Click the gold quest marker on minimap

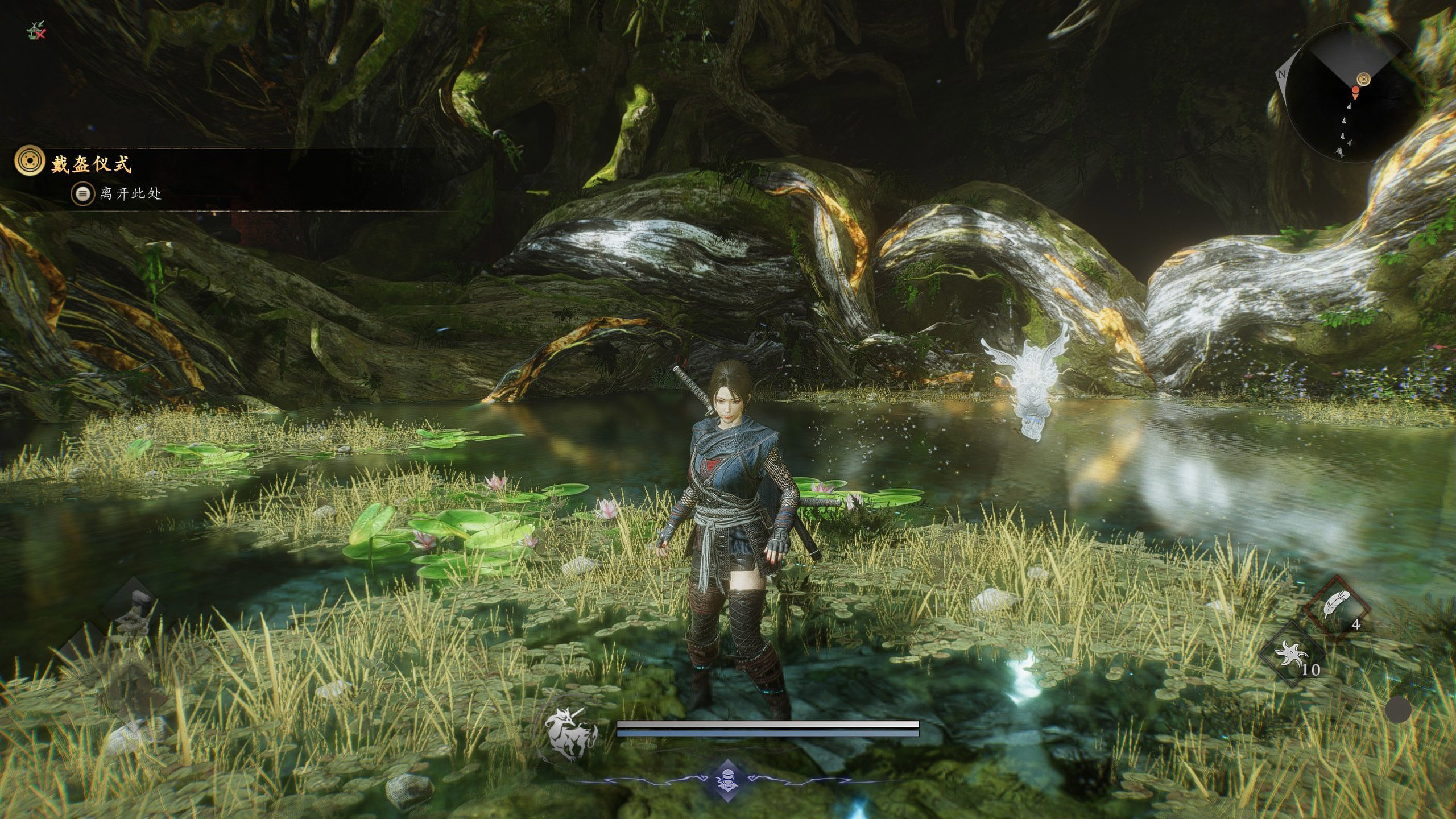pyautogui.click(x=1363, y=79)
